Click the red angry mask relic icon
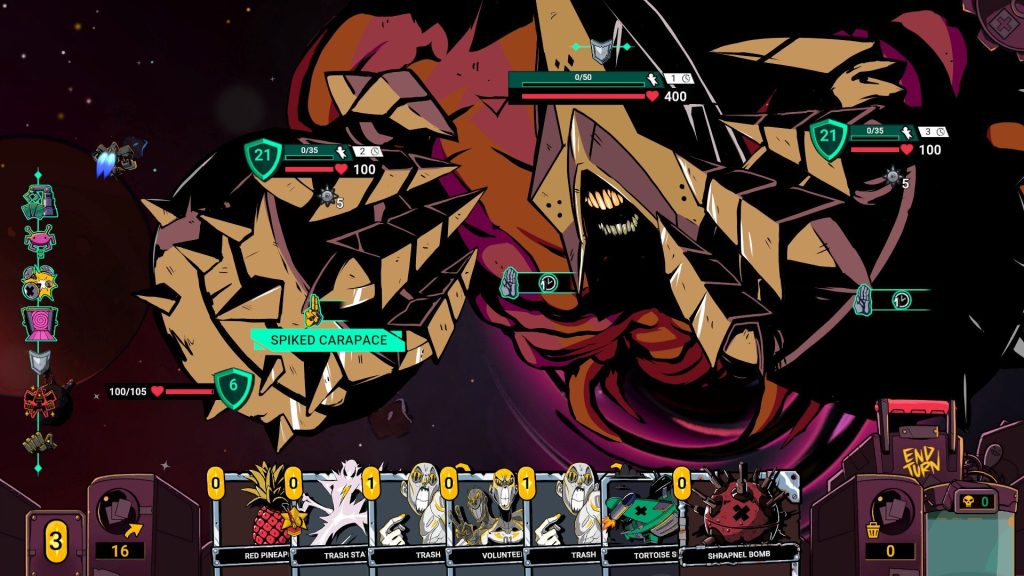This screenshot has width=1024, height=576. click(x=39, y=400)
